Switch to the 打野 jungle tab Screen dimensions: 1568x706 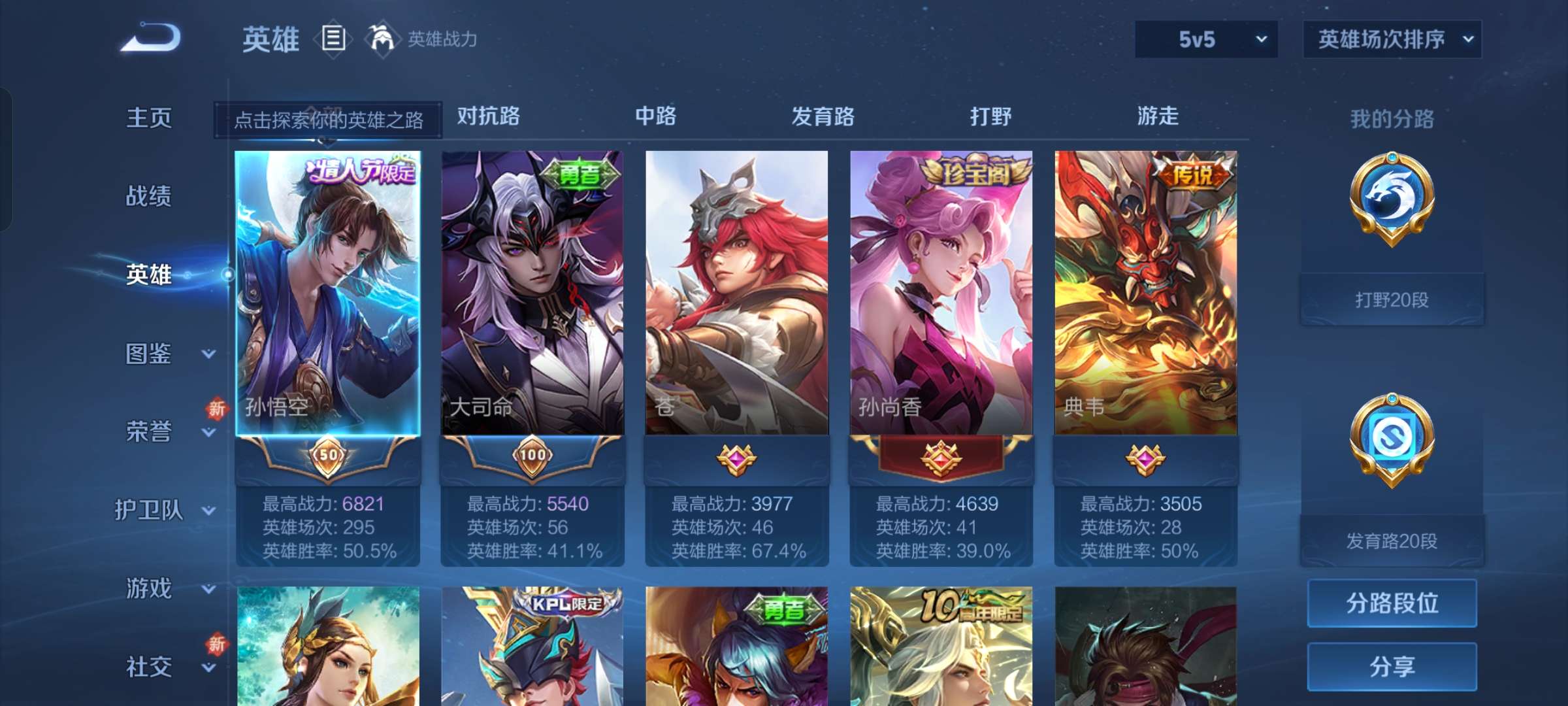point(990,116)
